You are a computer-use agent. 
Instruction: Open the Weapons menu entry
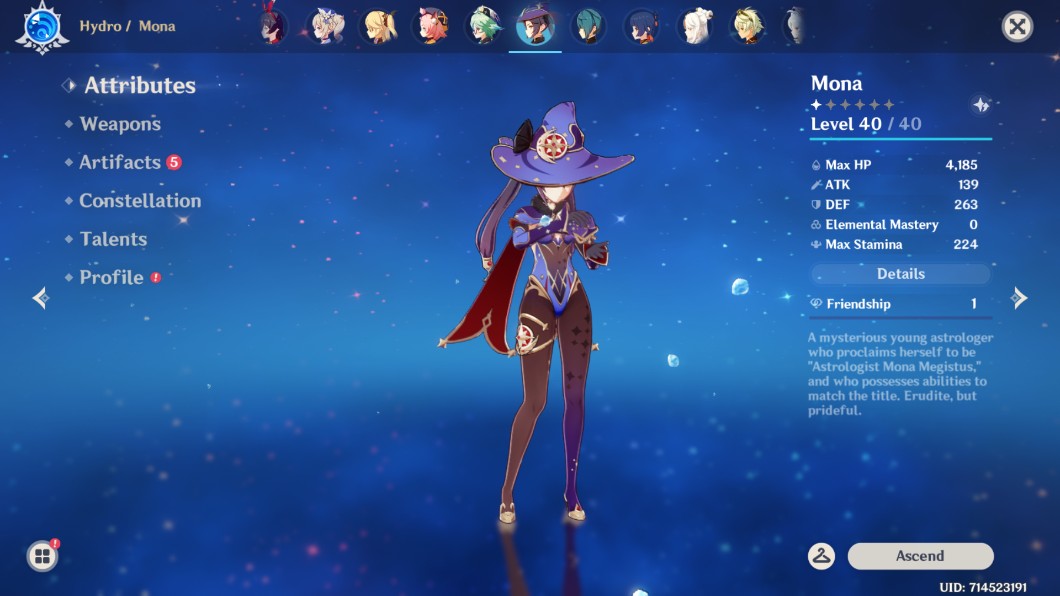tap(120, 124)
